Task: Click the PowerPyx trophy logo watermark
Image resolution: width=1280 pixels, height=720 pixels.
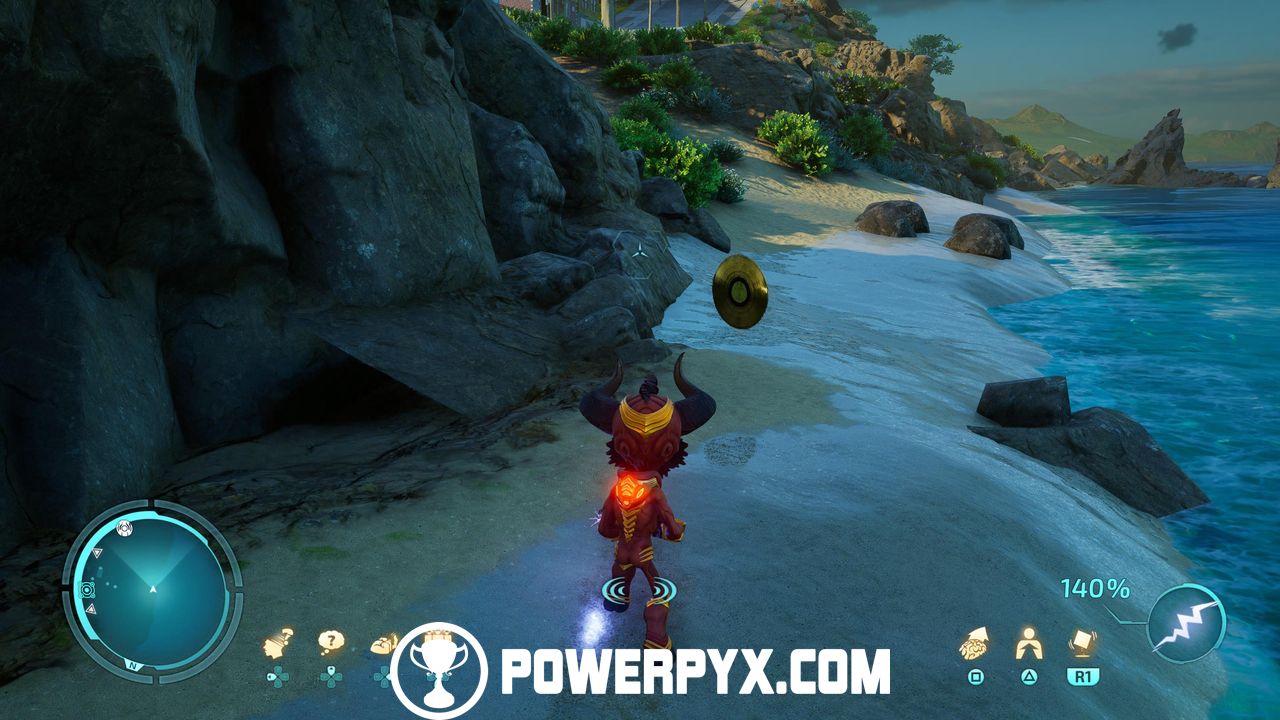Action: [x=439, y=671]
